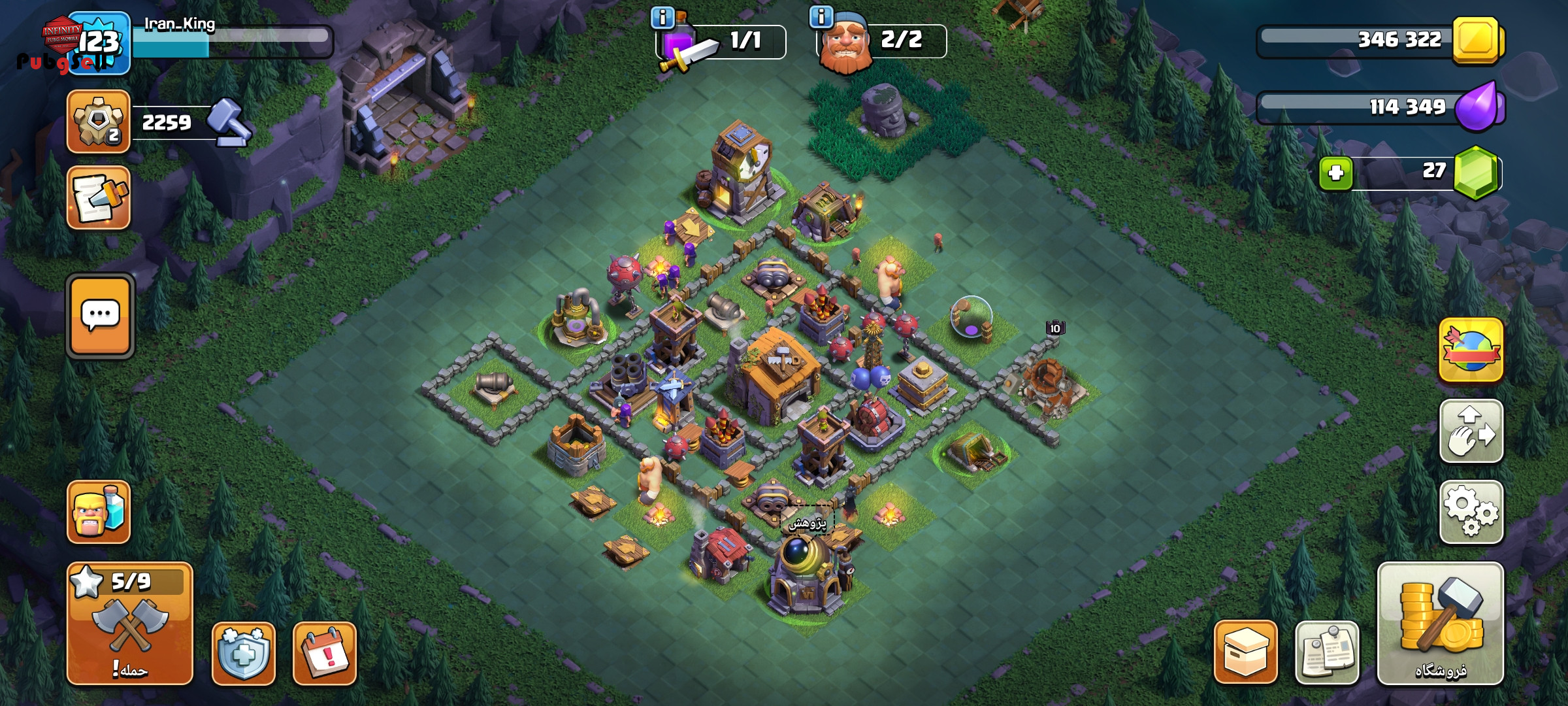Open the events globe with red ribbon
The image size is (1568, 706).
[x=1471, y=350]
